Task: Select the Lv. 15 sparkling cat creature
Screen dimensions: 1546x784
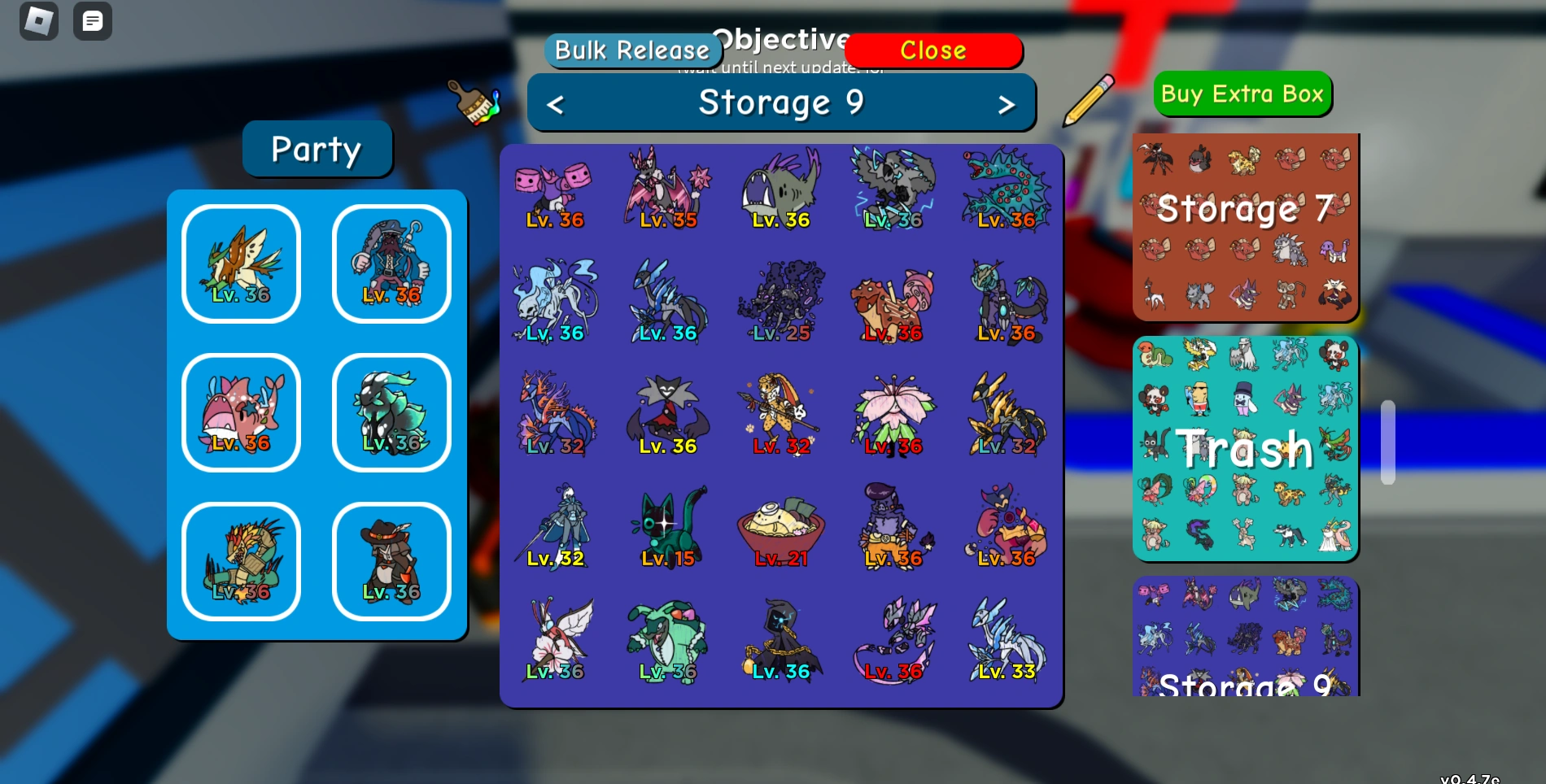Action: tap(669, 525)
